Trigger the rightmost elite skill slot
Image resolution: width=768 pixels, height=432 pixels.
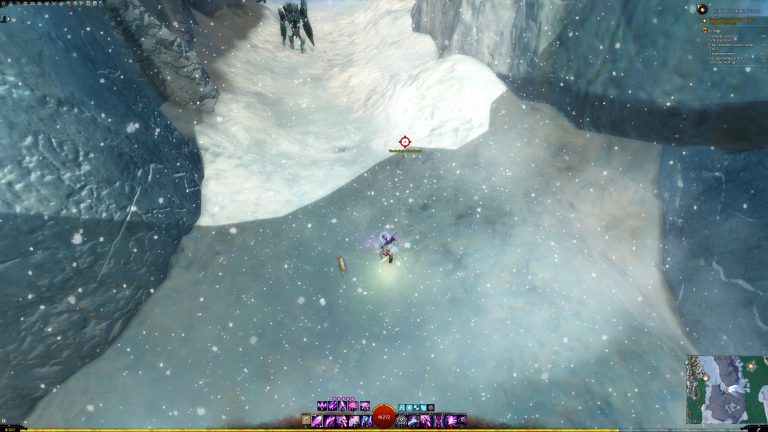(x=462, y=421)
